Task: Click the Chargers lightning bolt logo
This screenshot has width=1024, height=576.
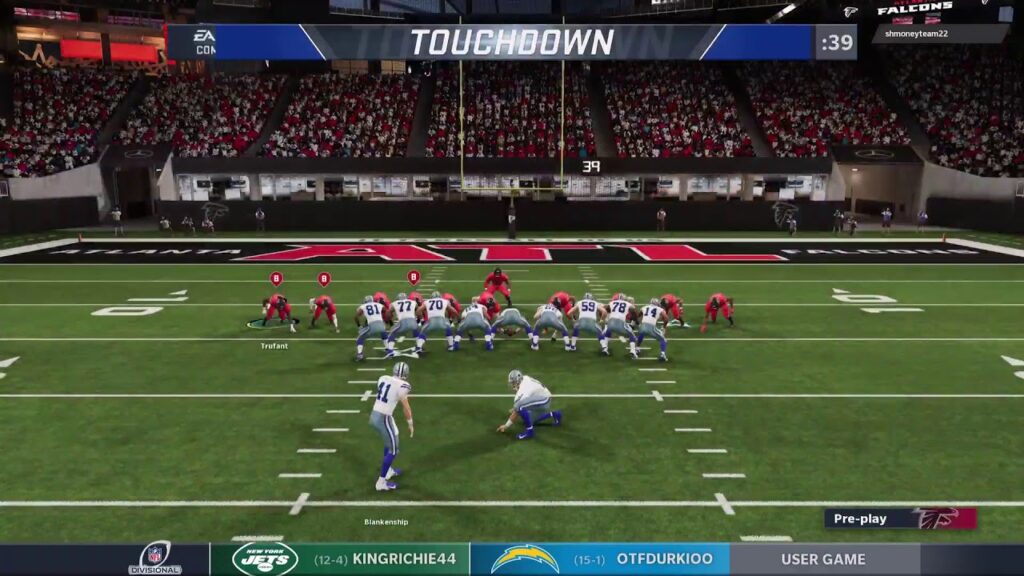Action: click(525, 558)
